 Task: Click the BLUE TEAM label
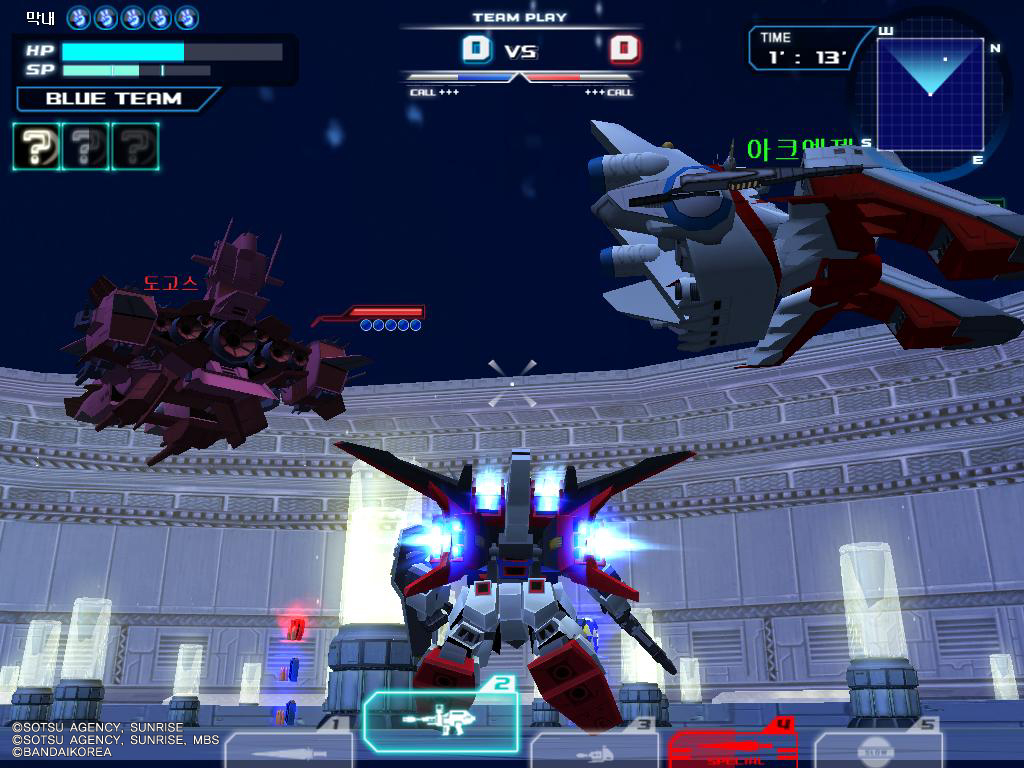click(115, 99)
